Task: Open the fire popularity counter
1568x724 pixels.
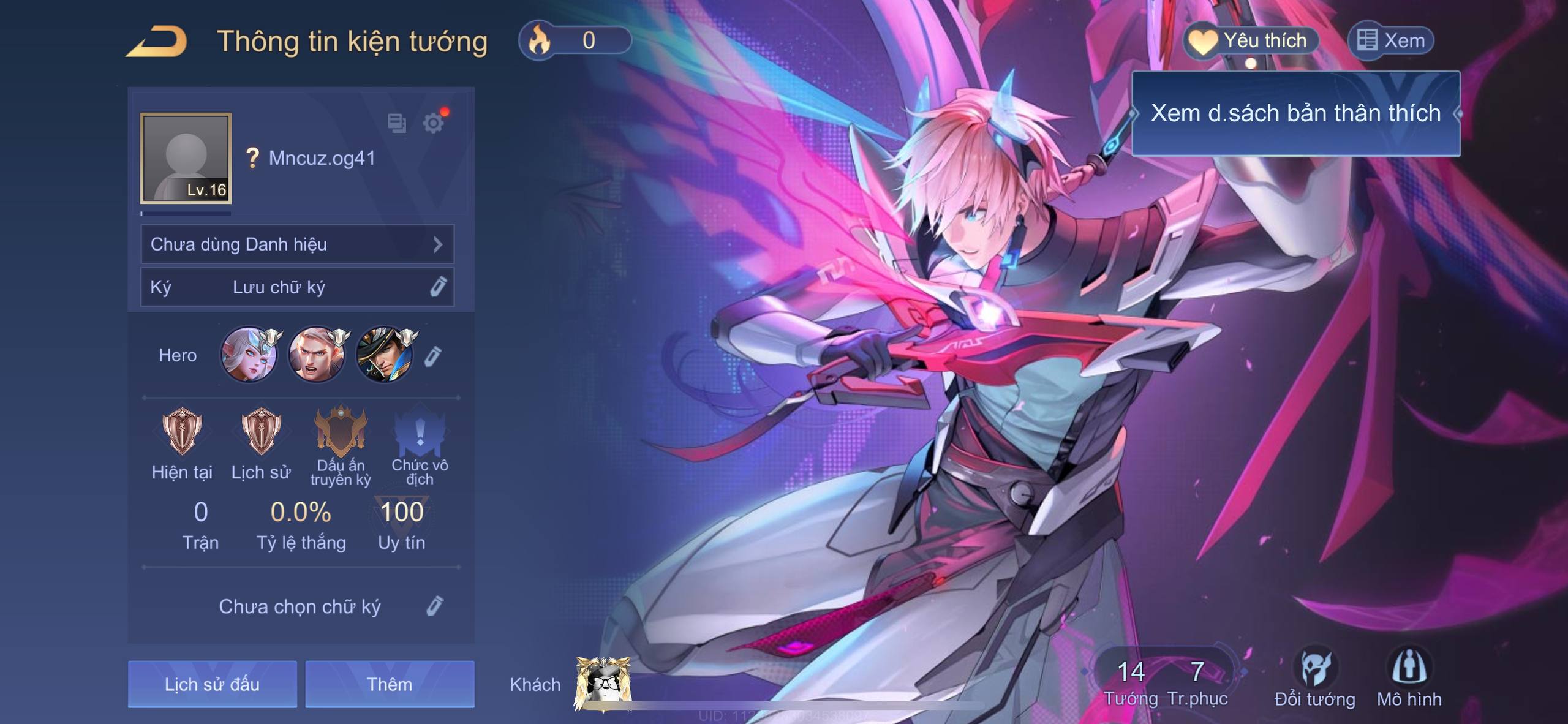Action: pos(575,40)
